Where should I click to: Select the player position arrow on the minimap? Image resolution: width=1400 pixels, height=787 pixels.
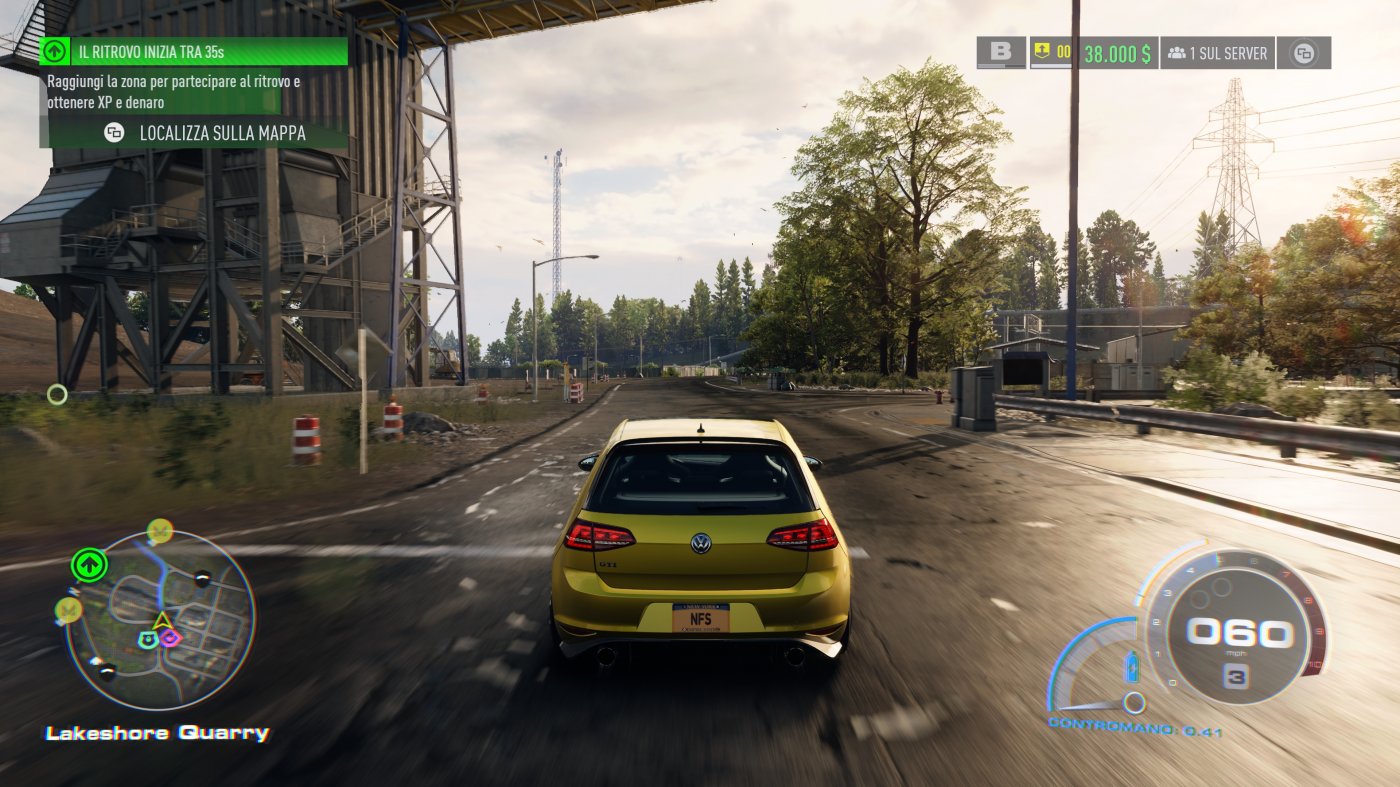[162, 620]
